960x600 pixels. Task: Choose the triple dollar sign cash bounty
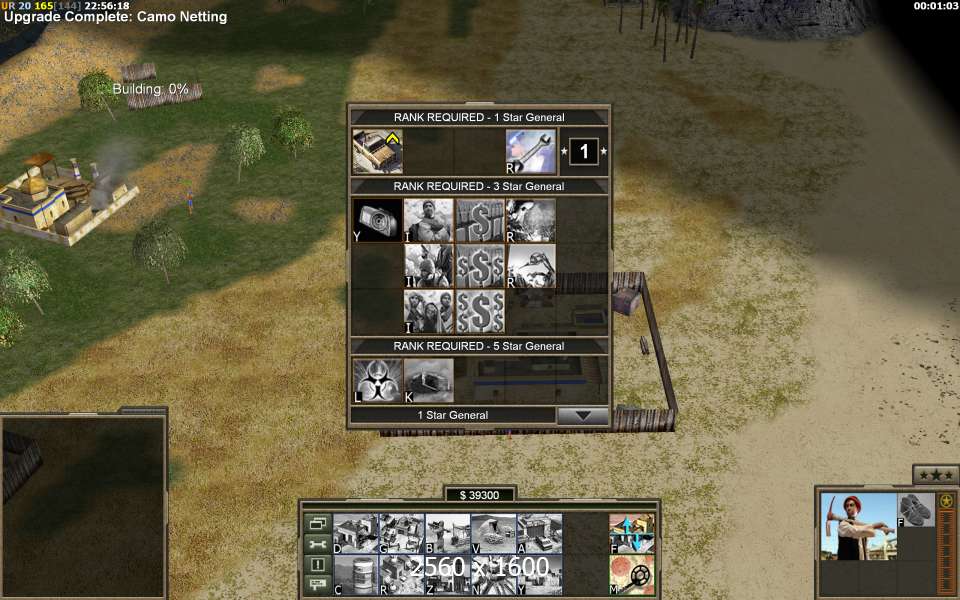coord(480,311)
